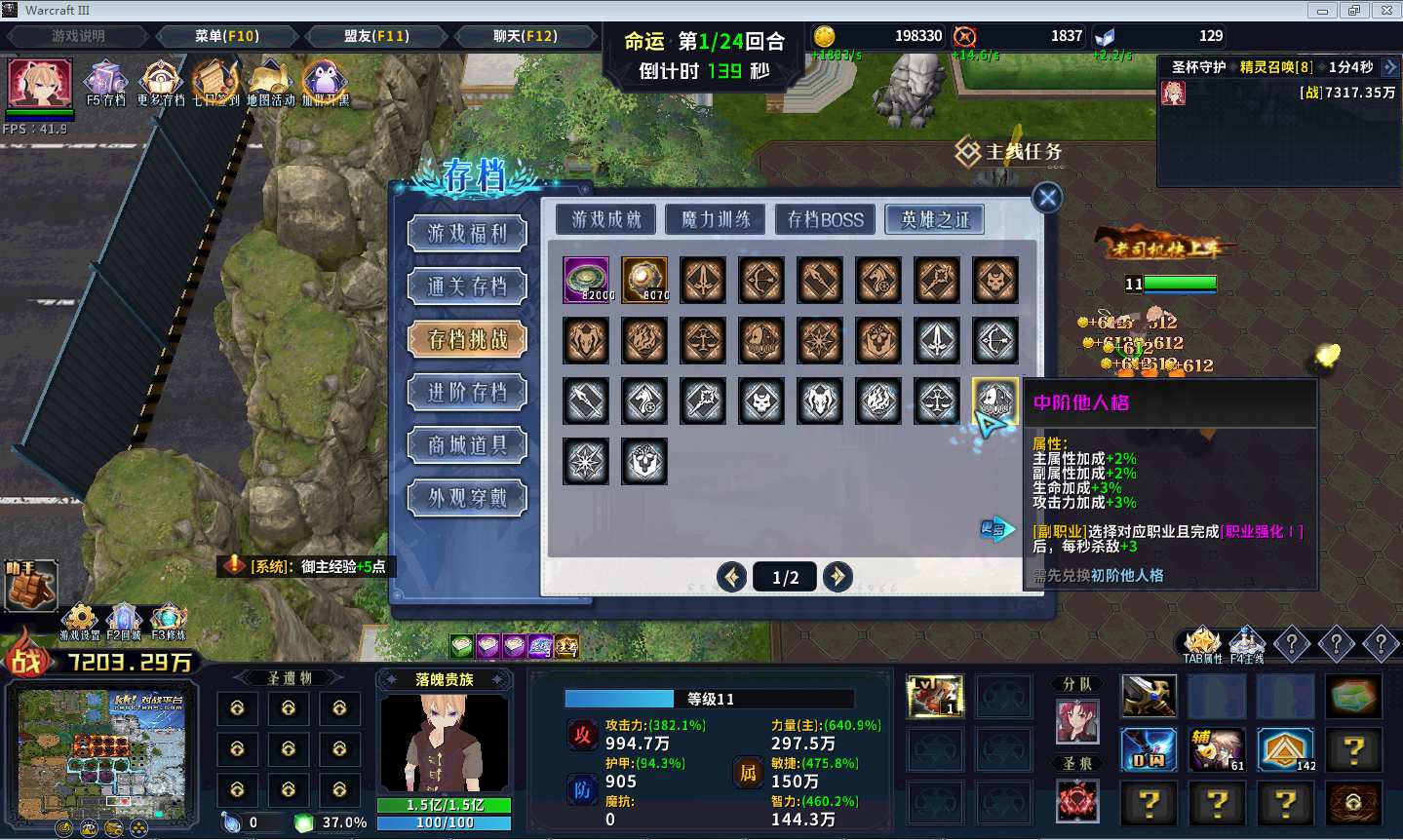Viewport: 1403px width, 840px height.
Task: Click the F5存档 save icon
Action: pyautogui.click(x=105, y=80)
